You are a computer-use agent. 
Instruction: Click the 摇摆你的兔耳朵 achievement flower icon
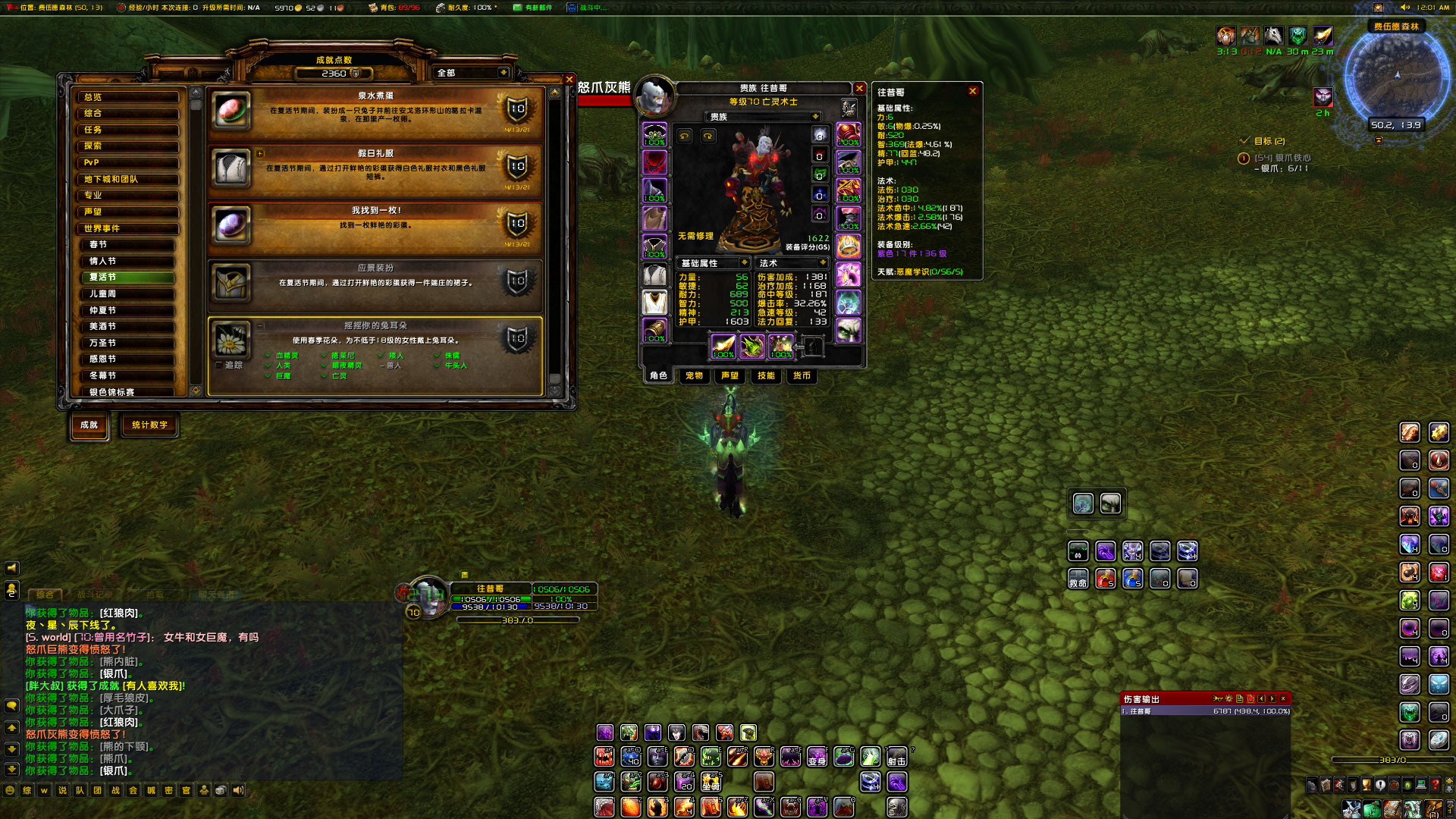(231, 342)
